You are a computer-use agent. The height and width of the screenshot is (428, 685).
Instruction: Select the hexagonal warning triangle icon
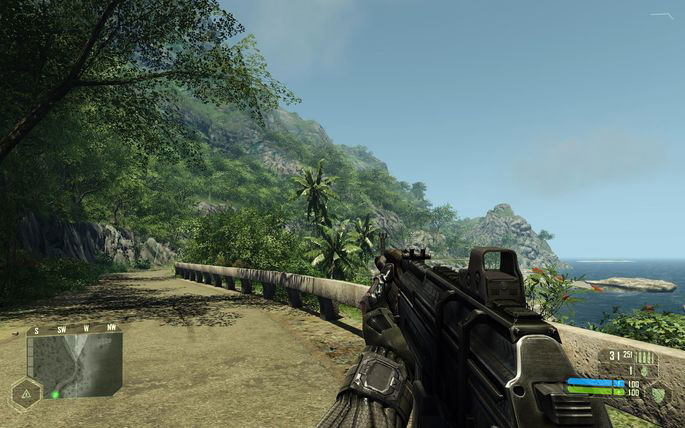coord(25,393)
